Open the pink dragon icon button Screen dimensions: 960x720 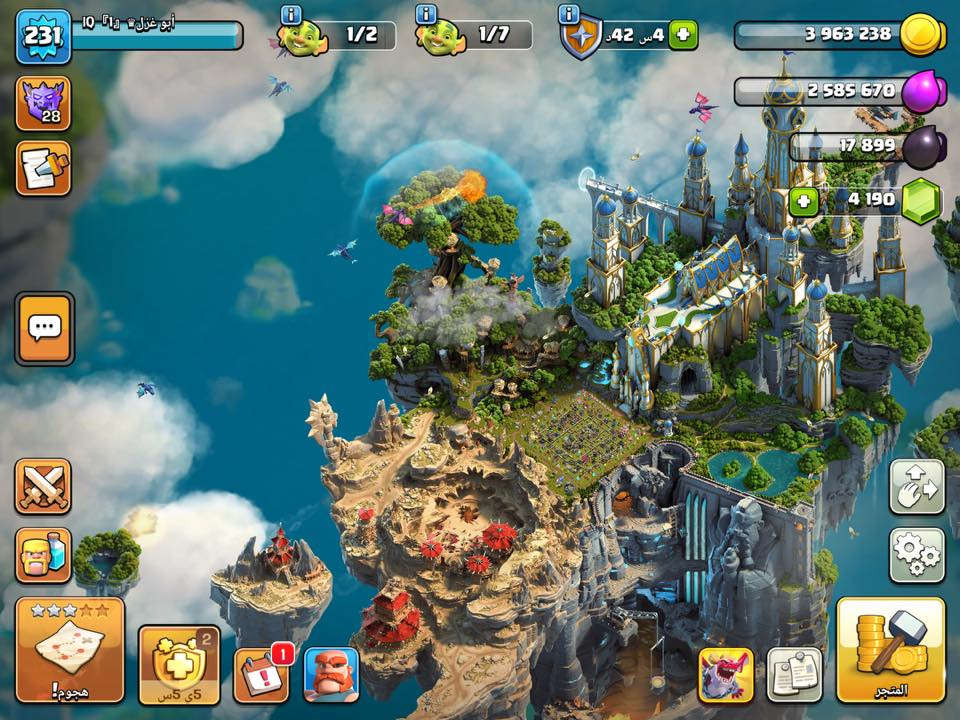pyautogui.click(x=725, y=675)
